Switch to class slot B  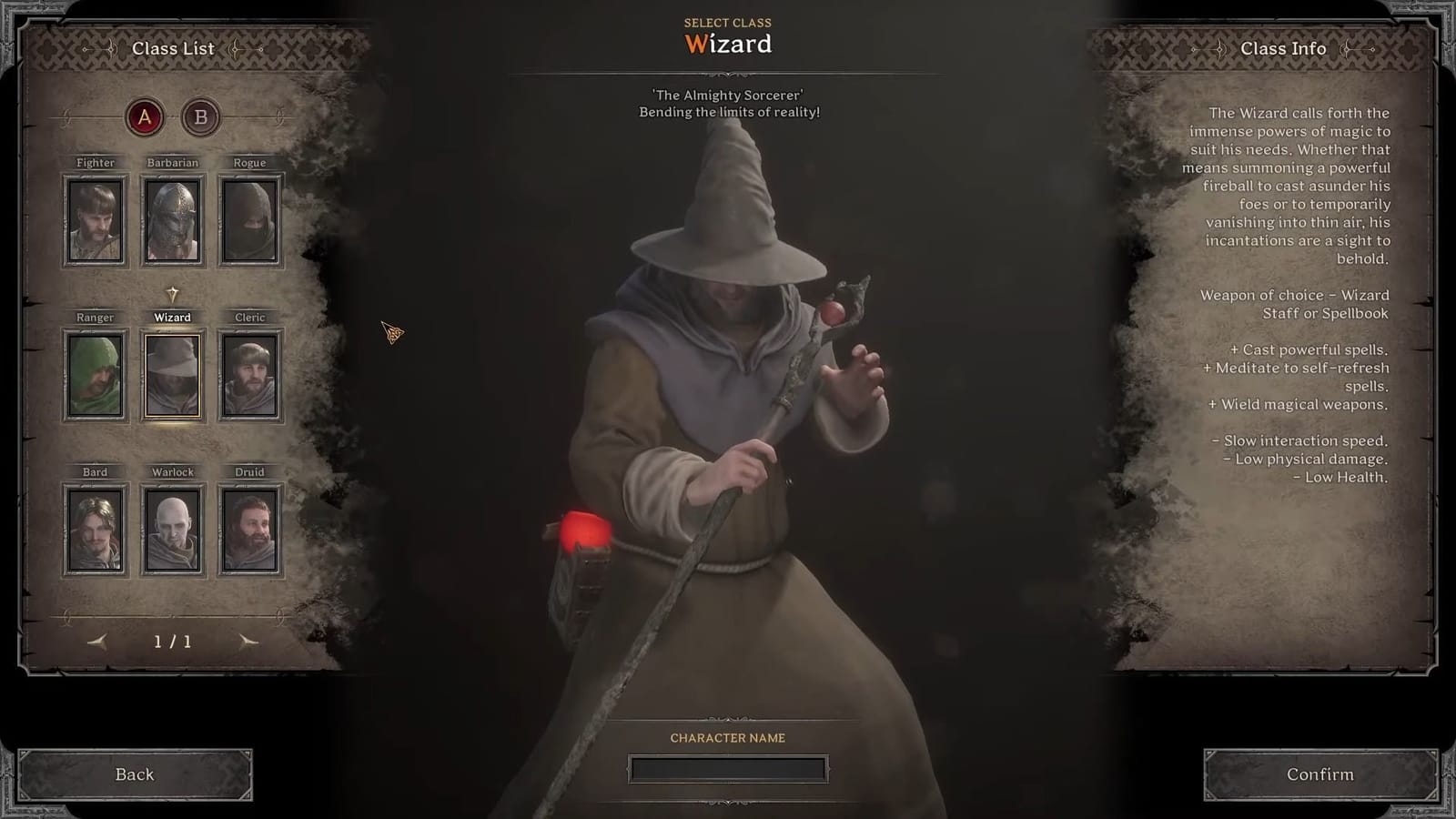(202, 116)
